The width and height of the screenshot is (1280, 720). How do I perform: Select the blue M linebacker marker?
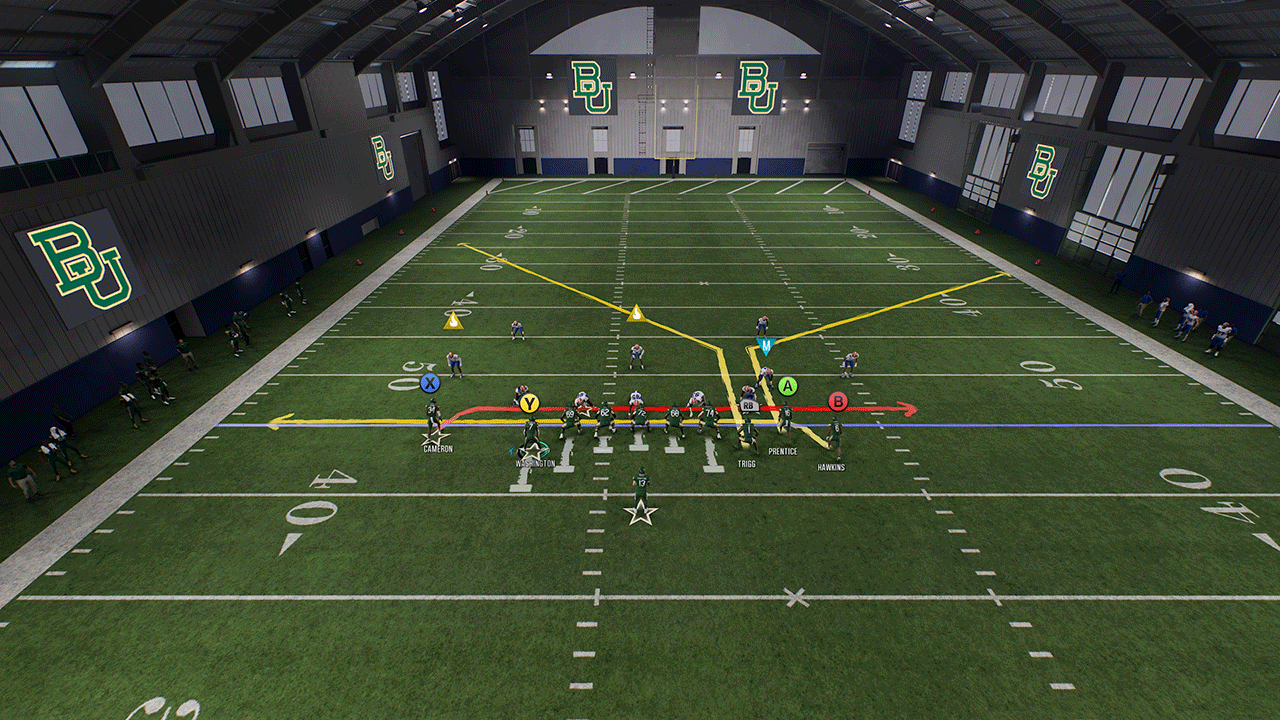(x=765, y=347)
